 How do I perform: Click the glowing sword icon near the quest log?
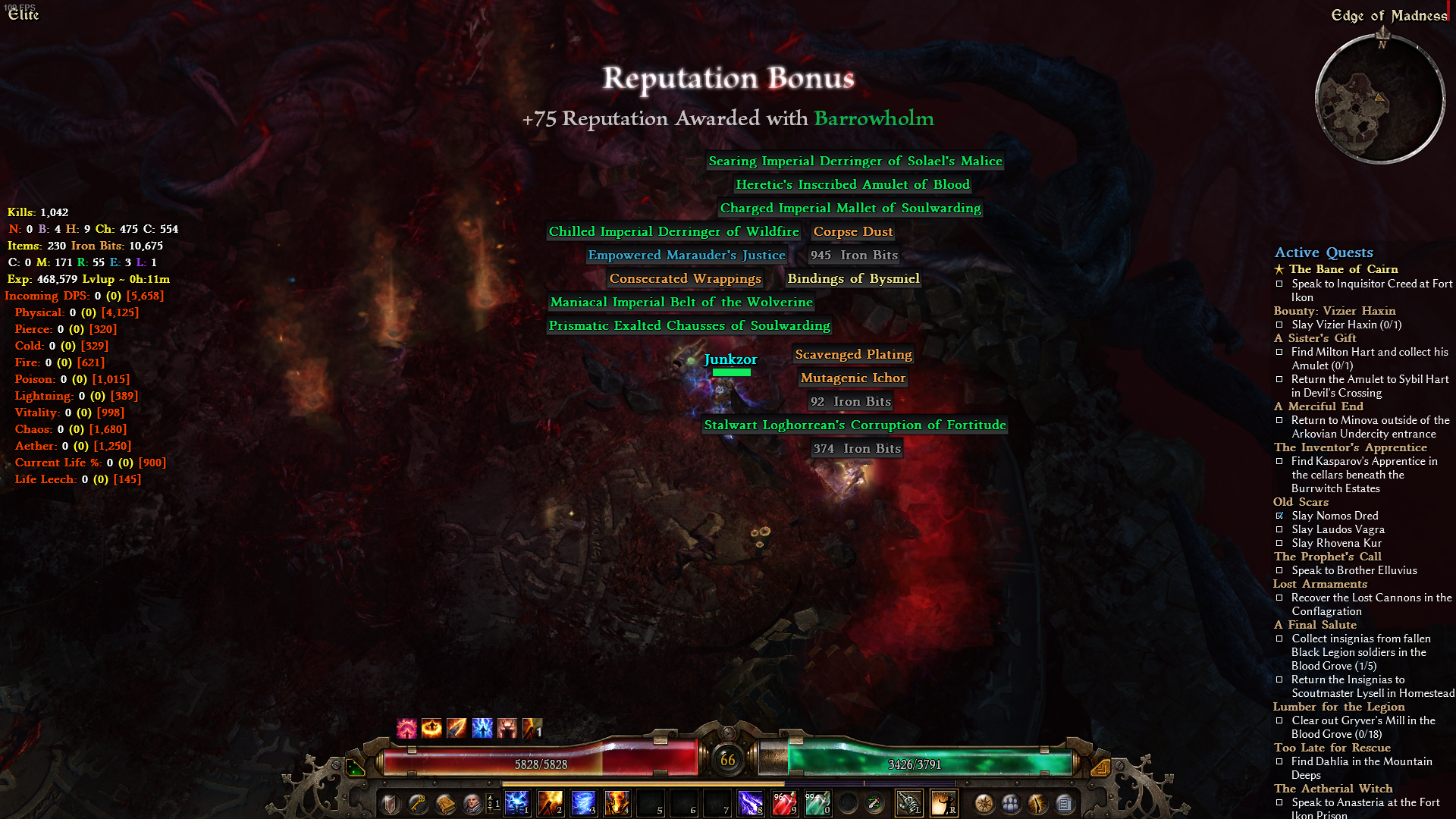(1036, 802)
